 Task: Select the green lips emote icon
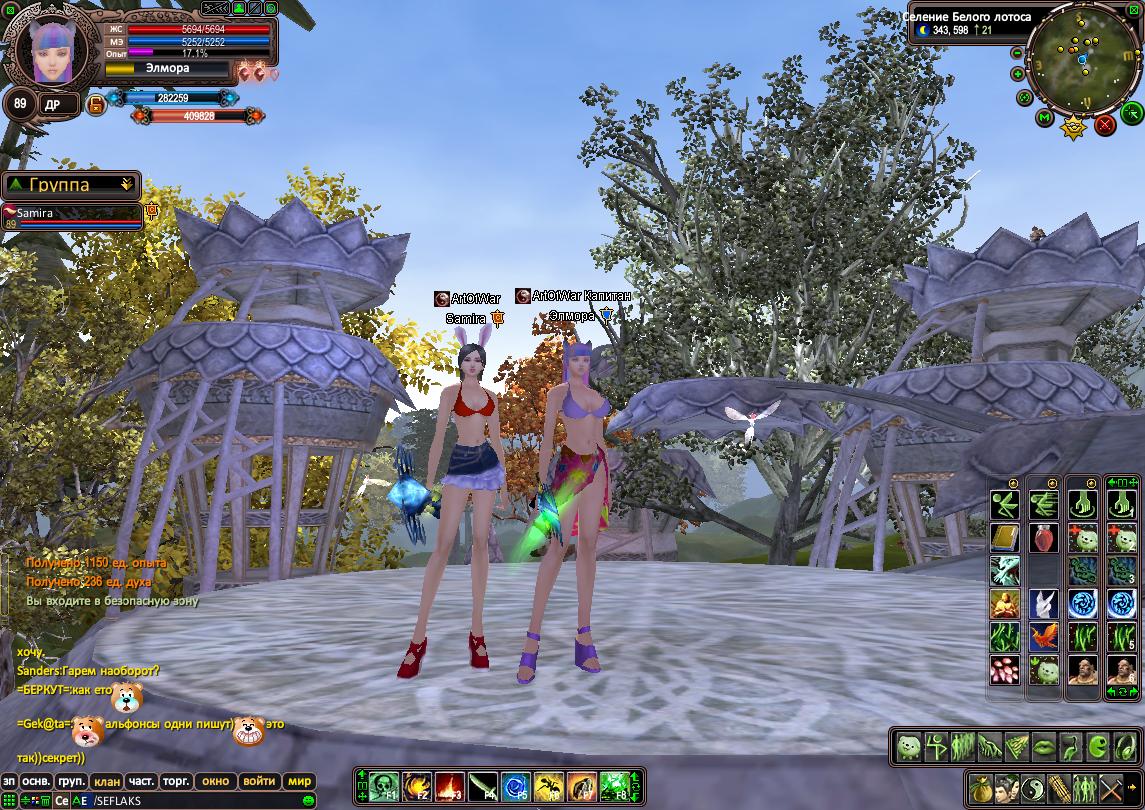click(x=1044, y=745)
